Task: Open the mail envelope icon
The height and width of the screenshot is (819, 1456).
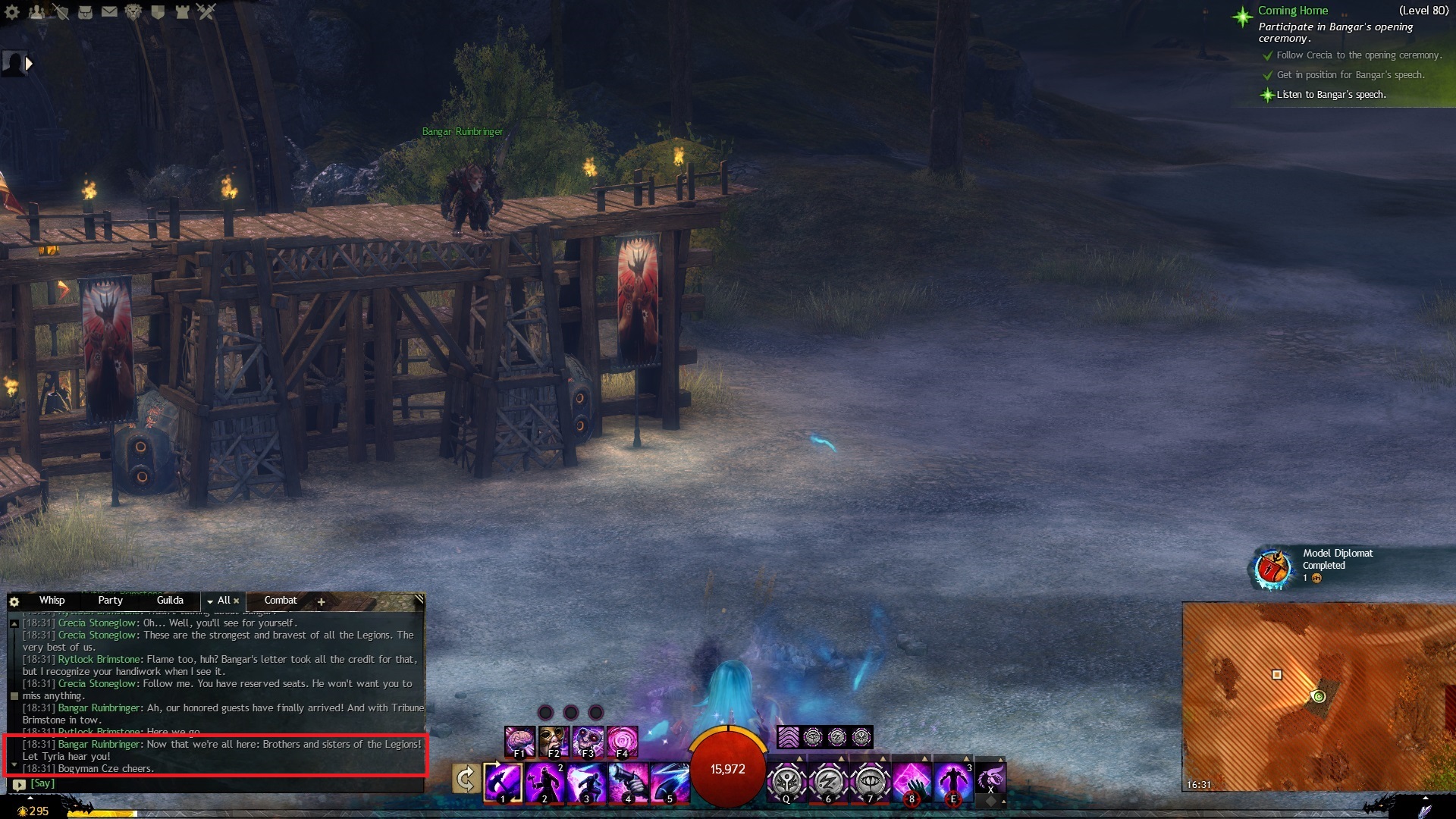Action: [109, 11]
